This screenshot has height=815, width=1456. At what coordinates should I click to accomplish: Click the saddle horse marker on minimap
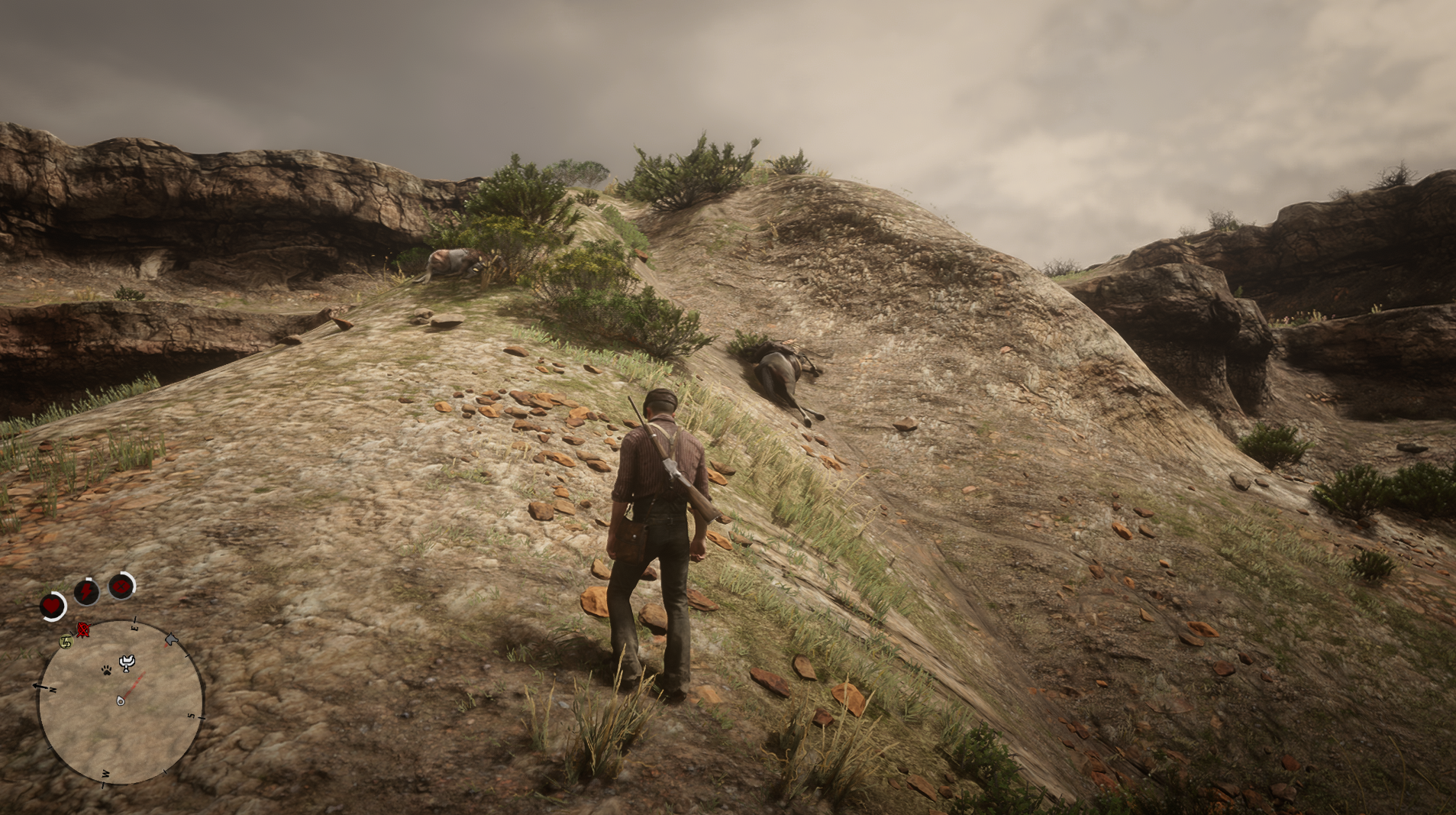tap(128, 661)
